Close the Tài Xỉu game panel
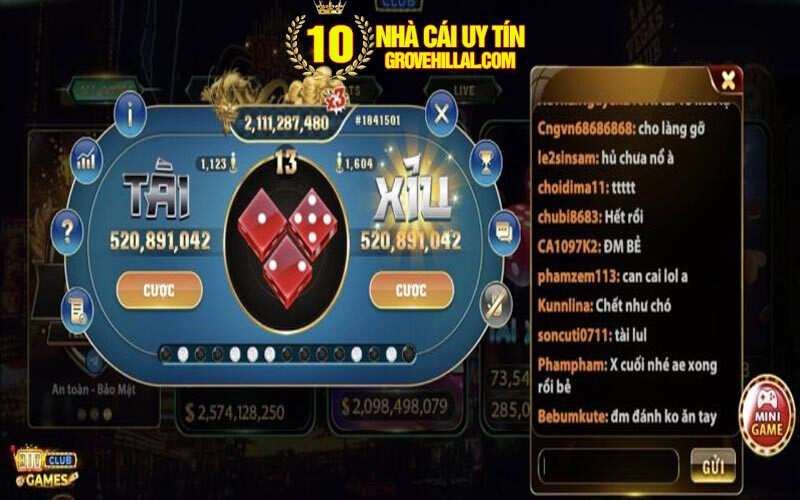Viewport: 800px width, 500px height. 441,113
